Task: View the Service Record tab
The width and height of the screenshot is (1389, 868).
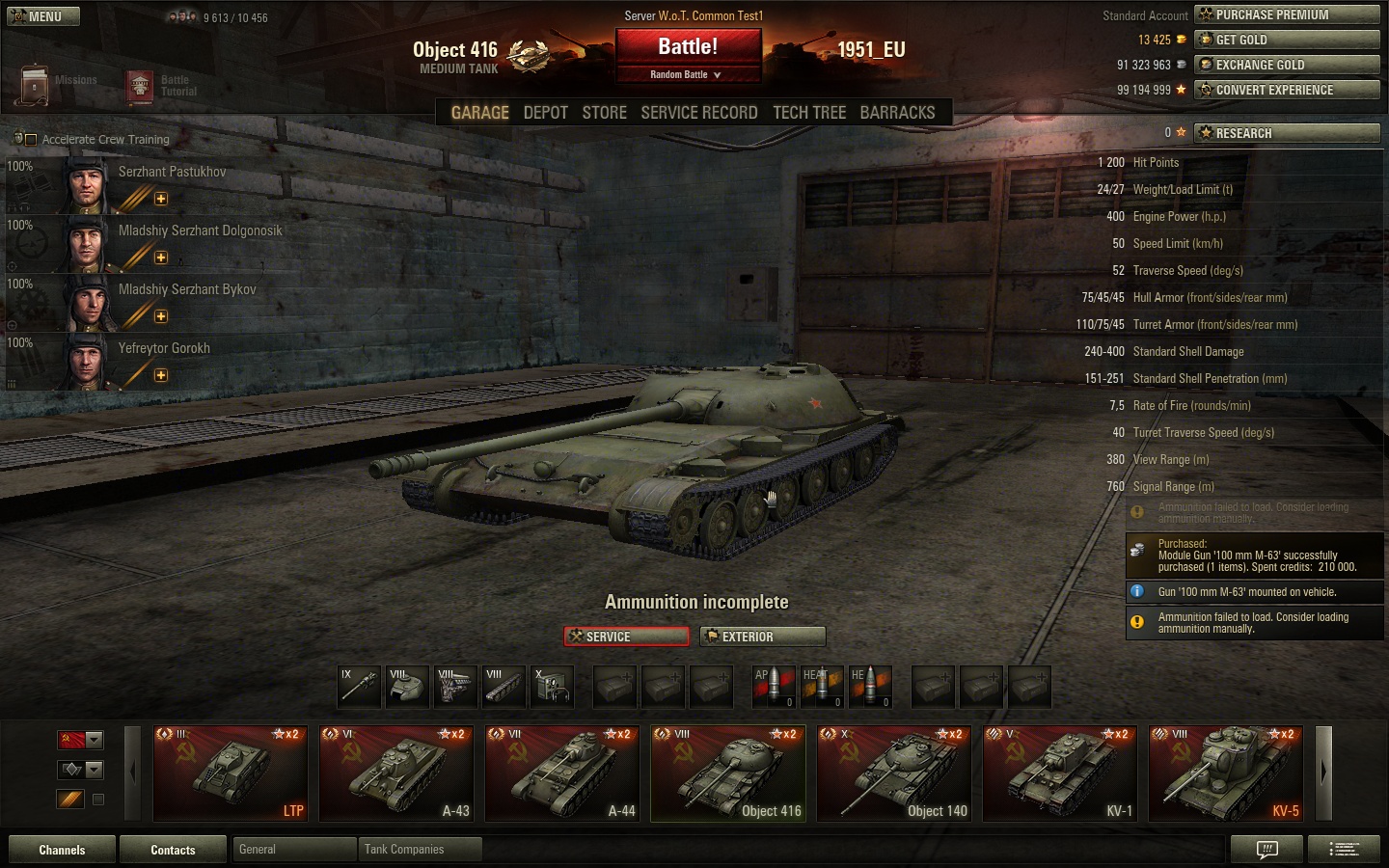Action: [x=698, y=113]
